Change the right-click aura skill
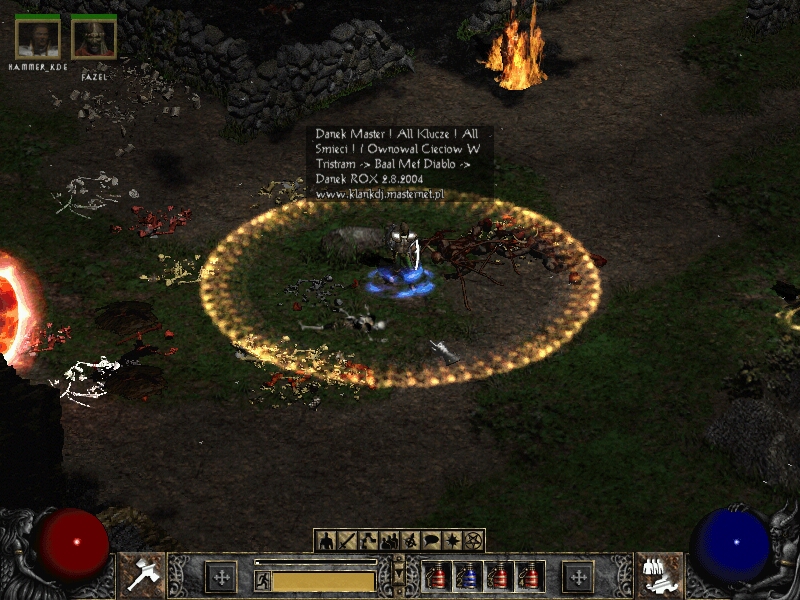The width and height of the screenshot is (800, 600). point(658,574)
